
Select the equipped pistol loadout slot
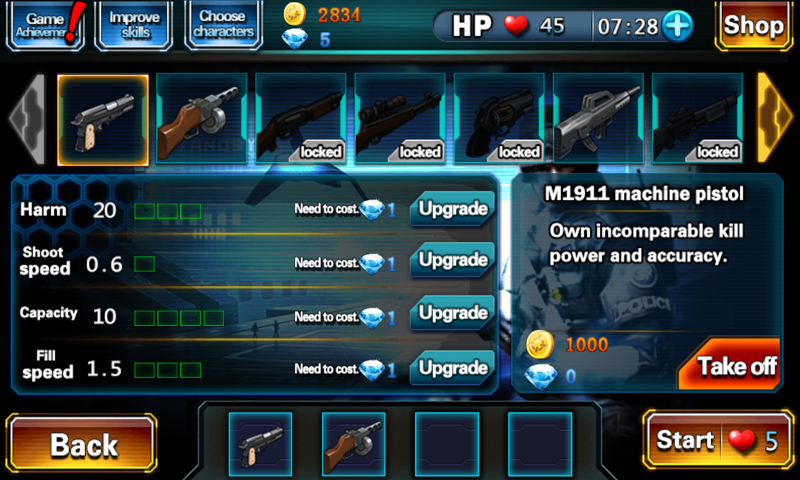click(x=260, y=441)
